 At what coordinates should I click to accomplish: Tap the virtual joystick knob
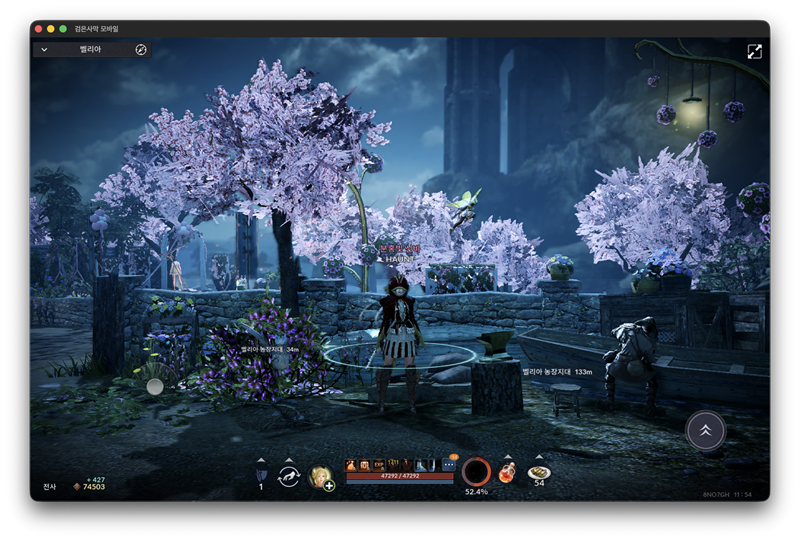tap(155, 386)
